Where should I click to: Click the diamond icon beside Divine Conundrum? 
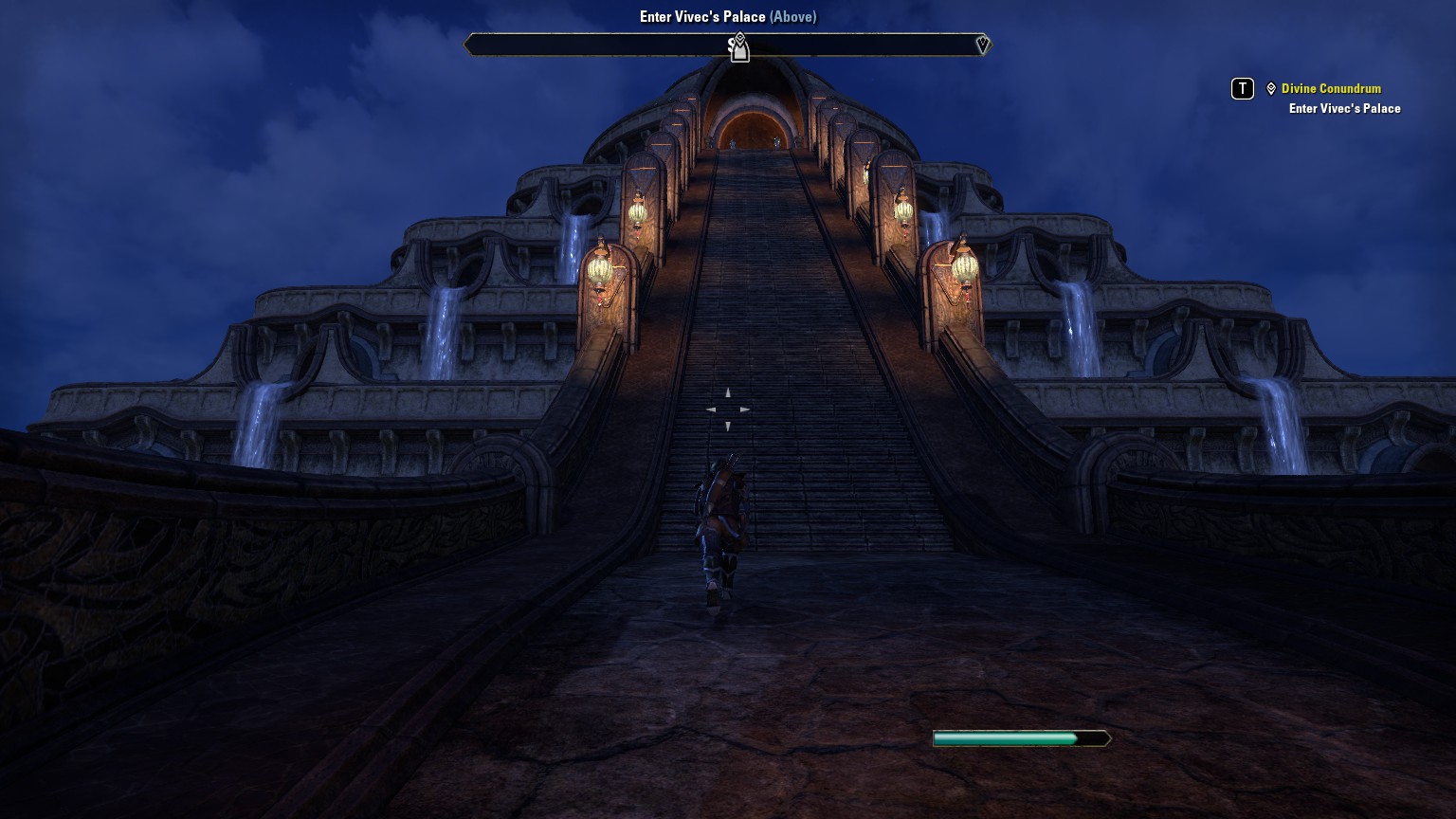click(1271, 89)
